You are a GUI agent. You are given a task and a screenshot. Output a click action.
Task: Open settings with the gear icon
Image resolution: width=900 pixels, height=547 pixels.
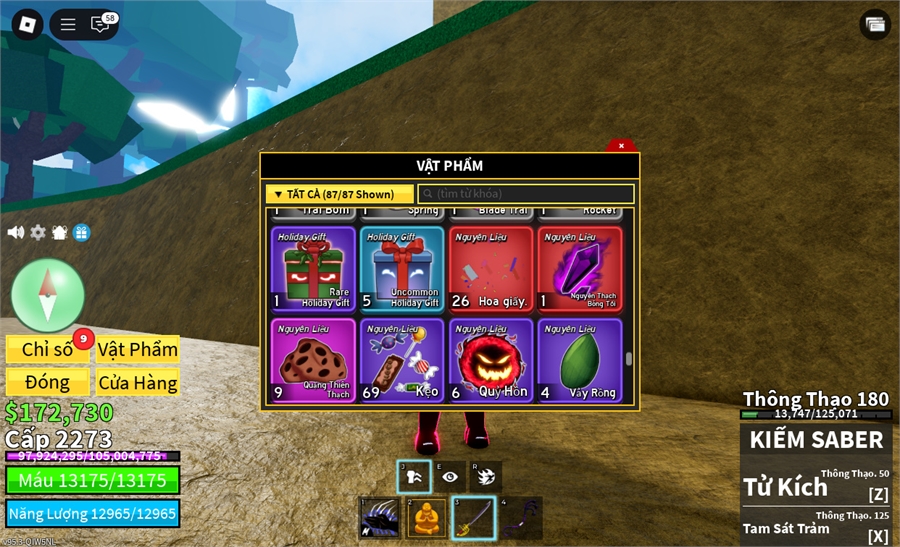tap(38, 232)
